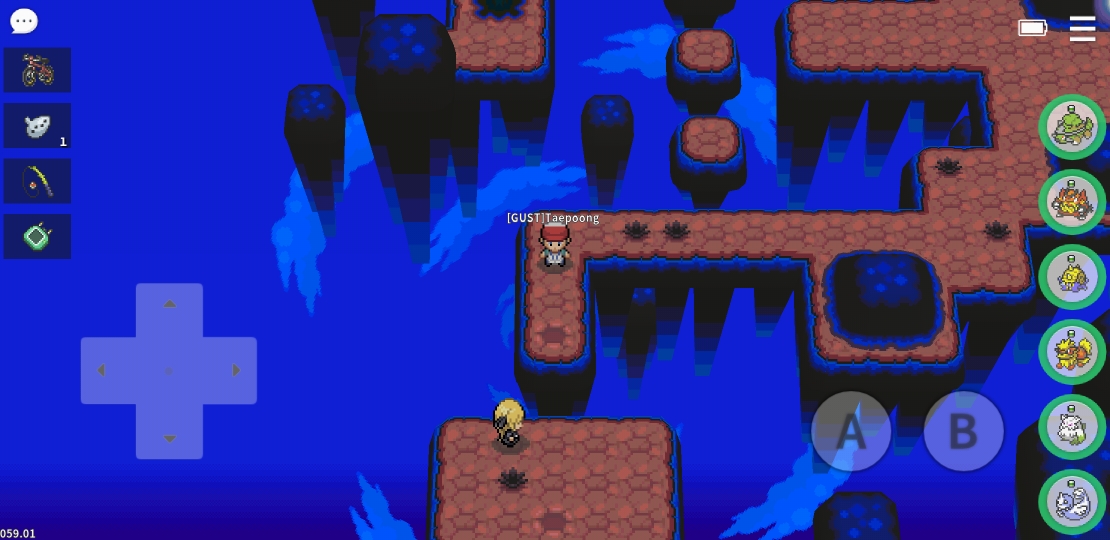Tap the B cancel button
Screen dimensions: 1110x540
tap(963, 431)
